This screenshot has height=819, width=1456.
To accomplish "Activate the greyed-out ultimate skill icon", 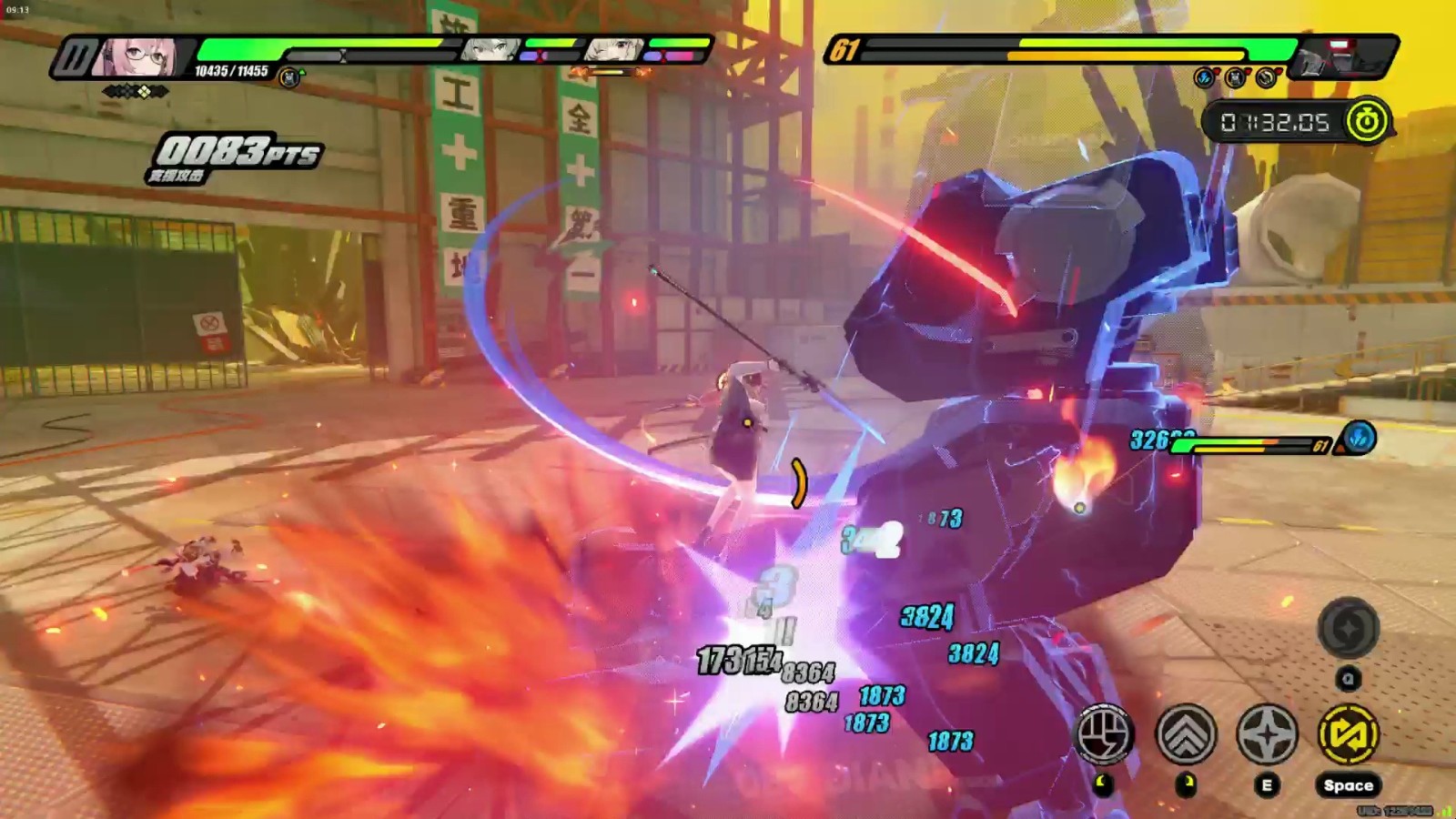I will [x=1348, y=628].
